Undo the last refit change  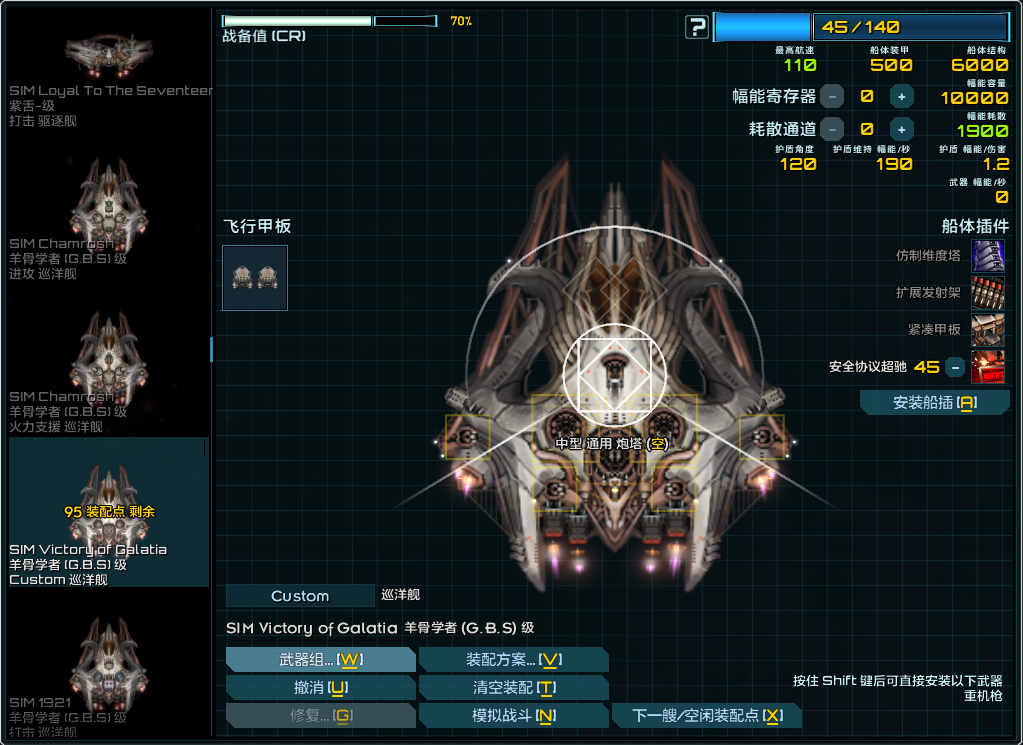click(320, 688)
